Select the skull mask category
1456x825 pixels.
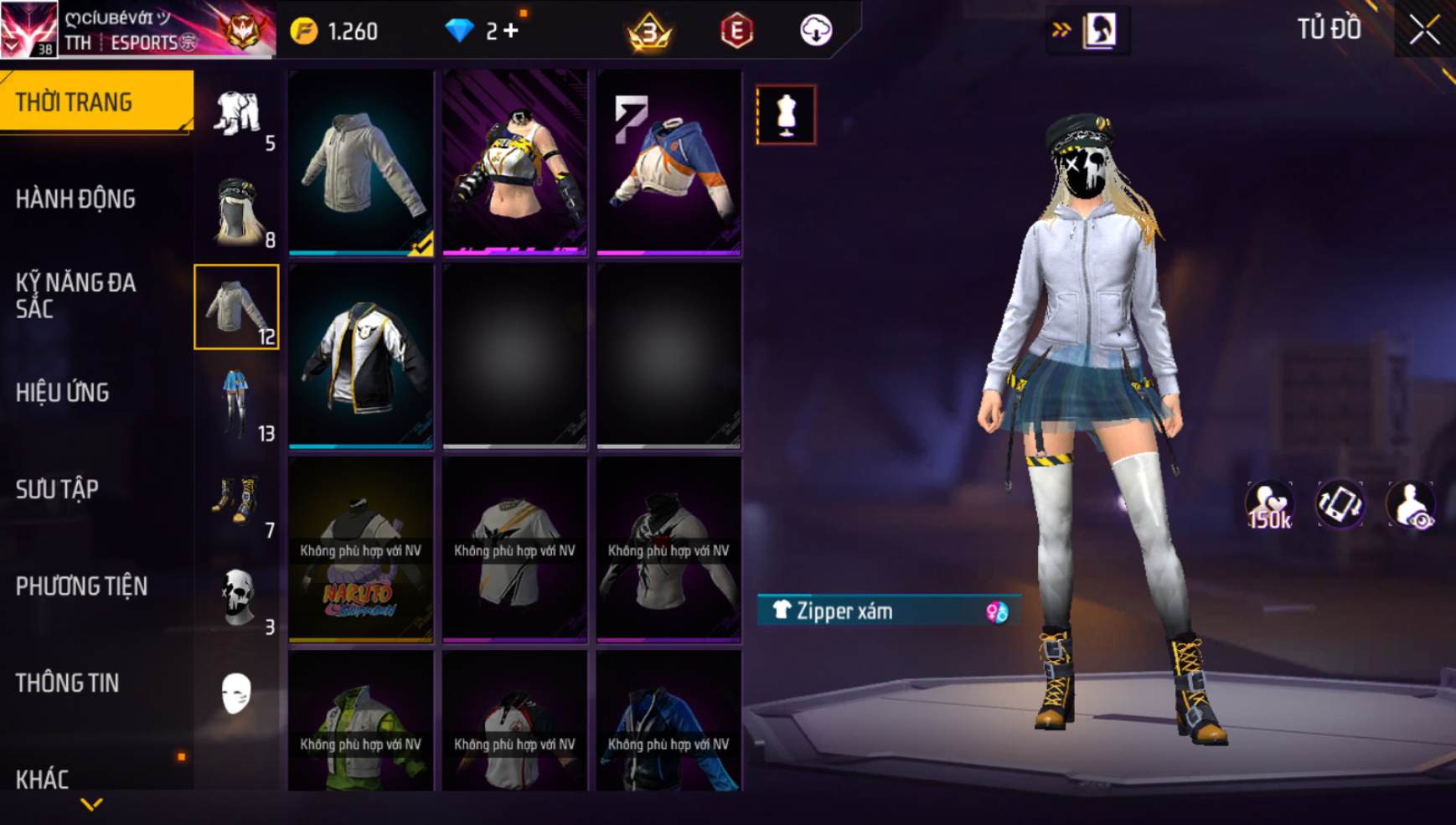237,598
